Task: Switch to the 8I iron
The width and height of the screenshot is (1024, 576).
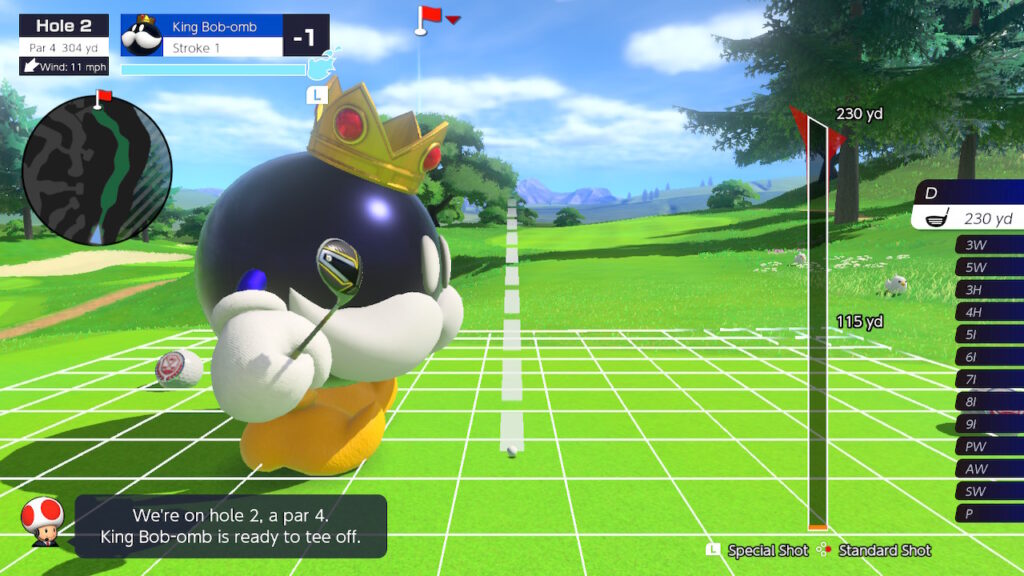Action: click(x=988, y=402)
